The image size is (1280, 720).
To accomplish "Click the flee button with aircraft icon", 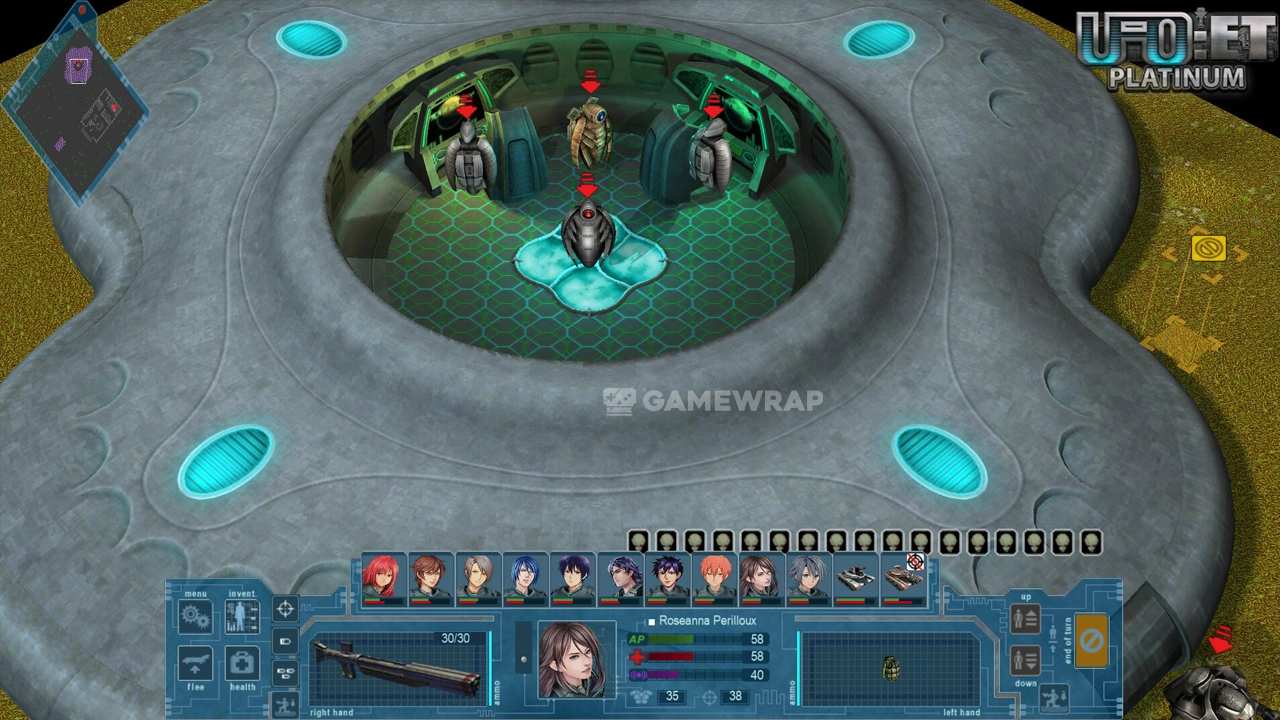I will click(195, 664).
